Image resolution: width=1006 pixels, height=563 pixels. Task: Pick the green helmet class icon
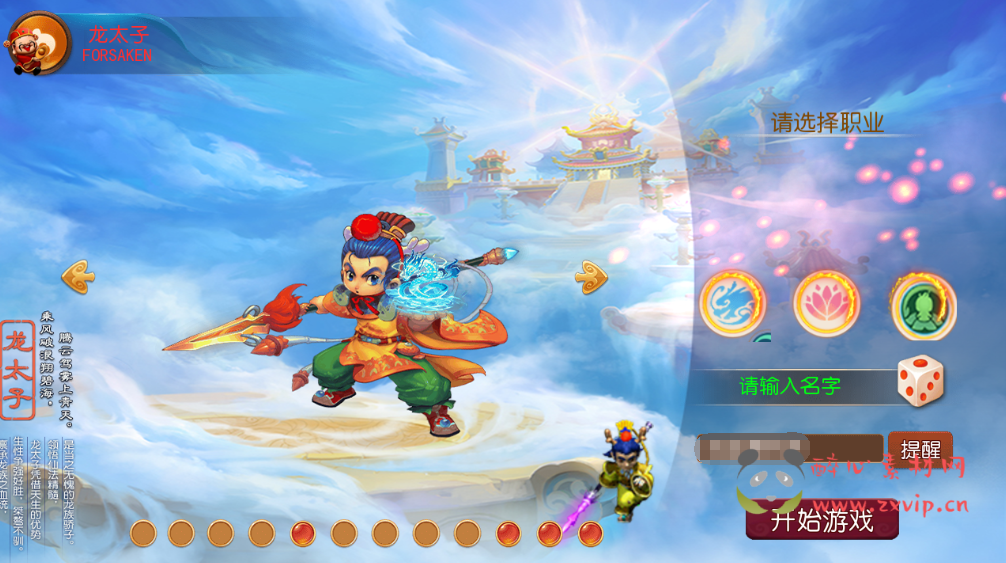[923, 304]
